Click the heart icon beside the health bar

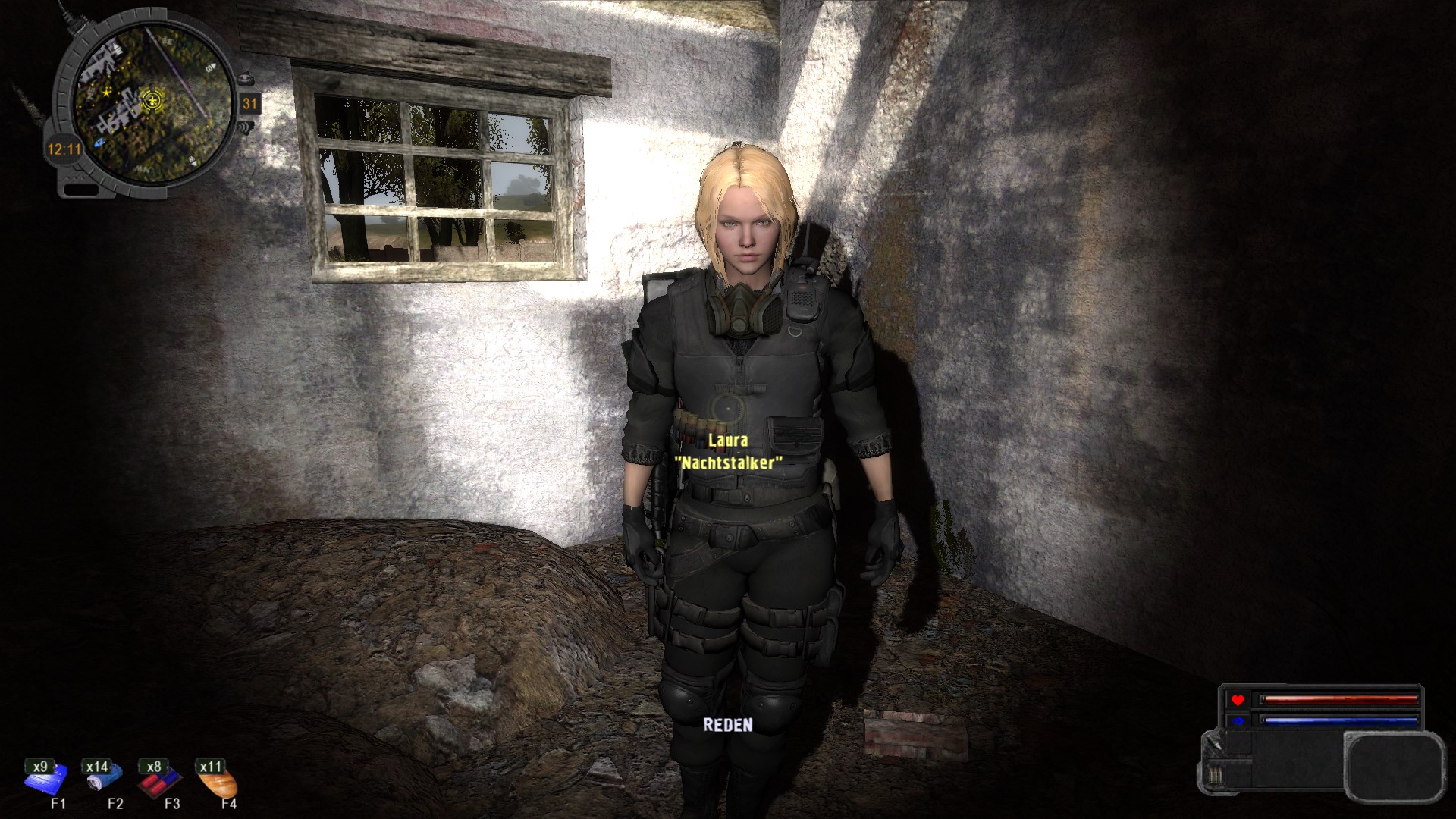tap(1238, 699)
